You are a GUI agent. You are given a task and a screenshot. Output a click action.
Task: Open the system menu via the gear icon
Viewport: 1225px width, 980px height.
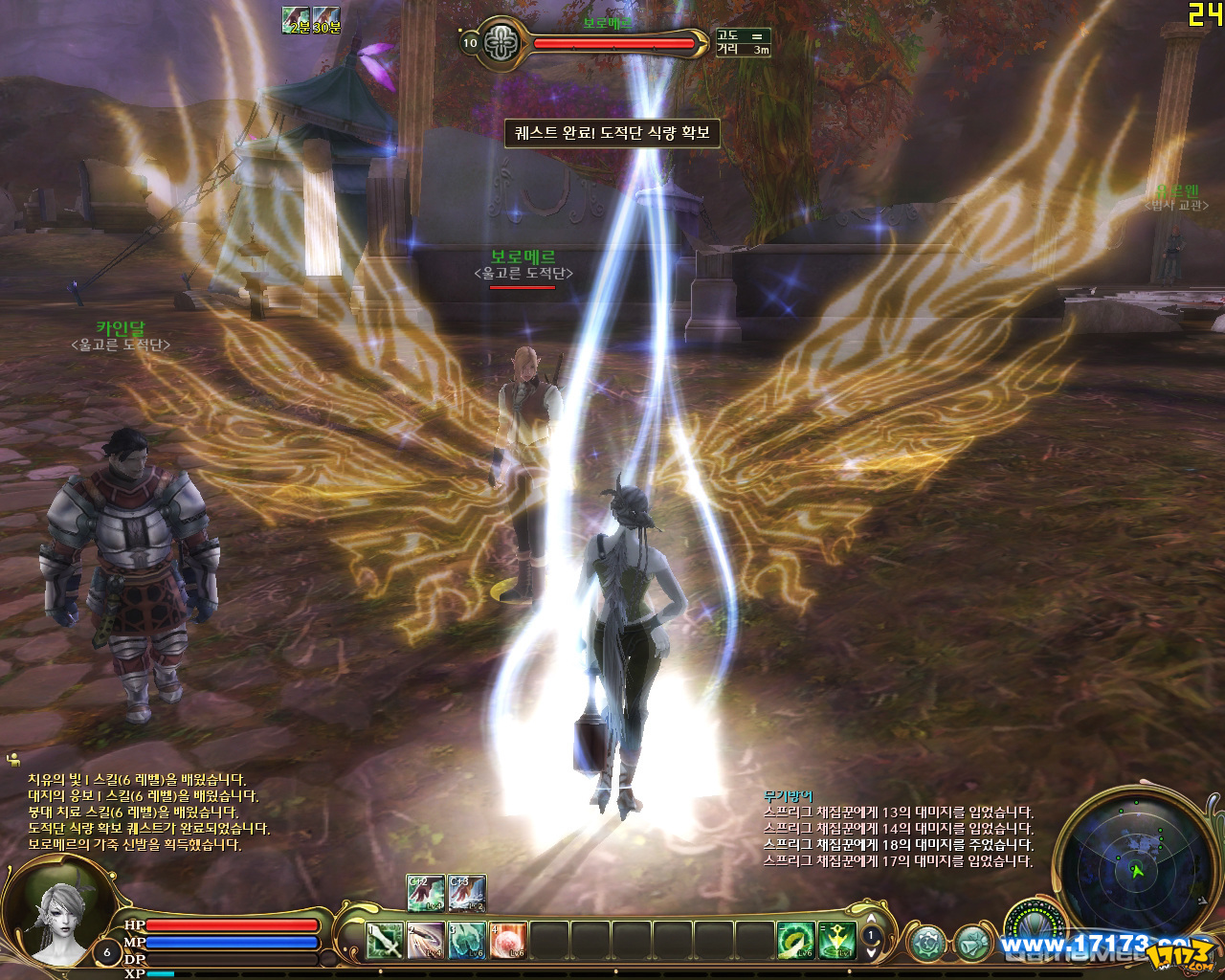925,941
